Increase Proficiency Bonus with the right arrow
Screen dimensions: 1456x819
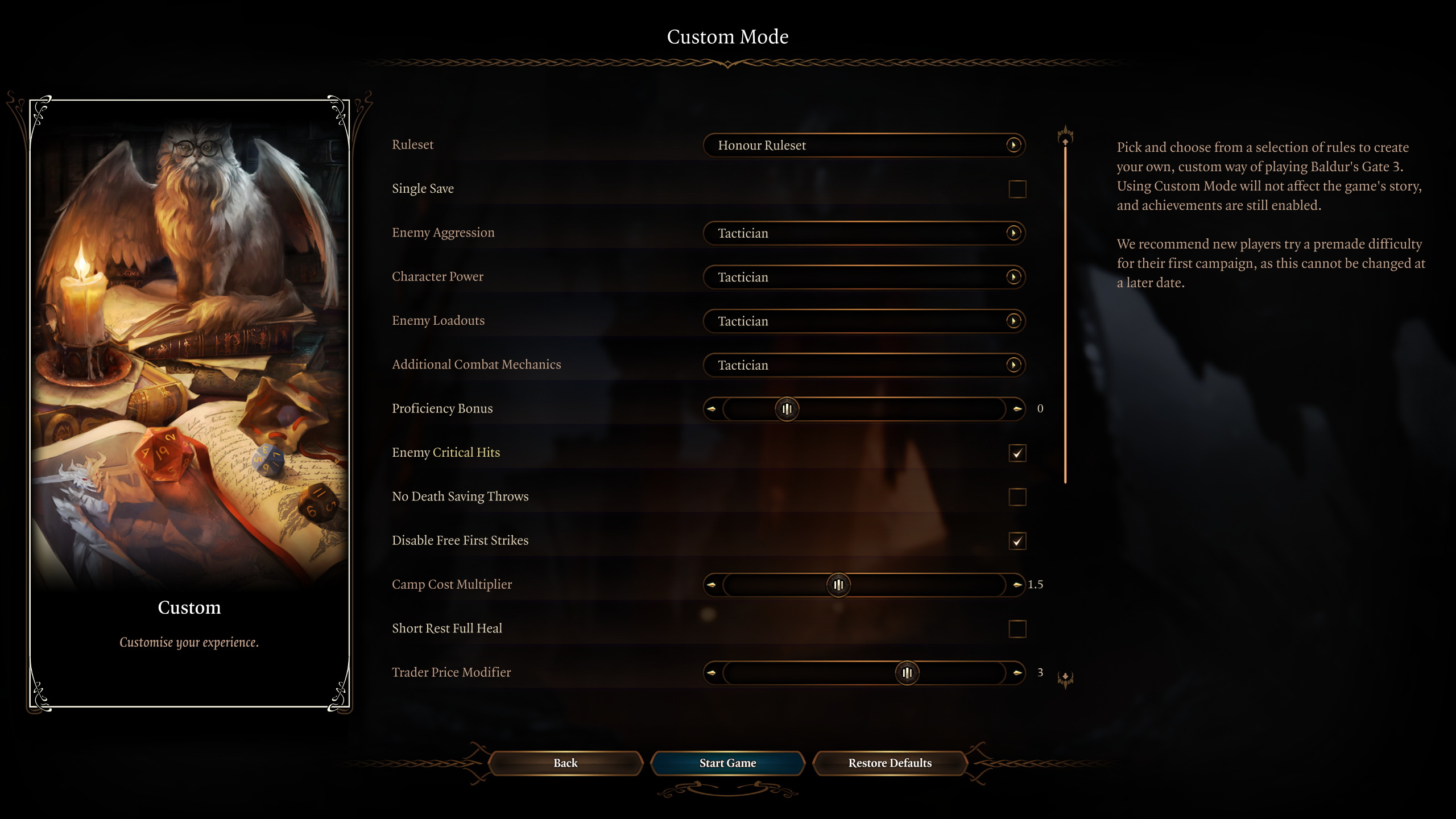[1017, 409]
